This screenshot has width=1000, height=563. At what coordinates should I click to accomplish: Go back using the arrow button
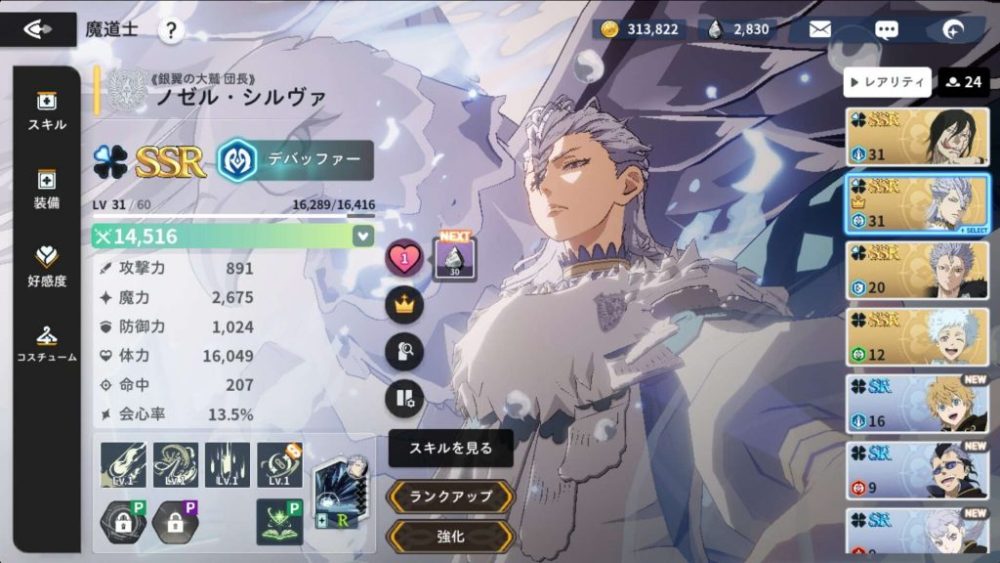[x=38, y=29]
